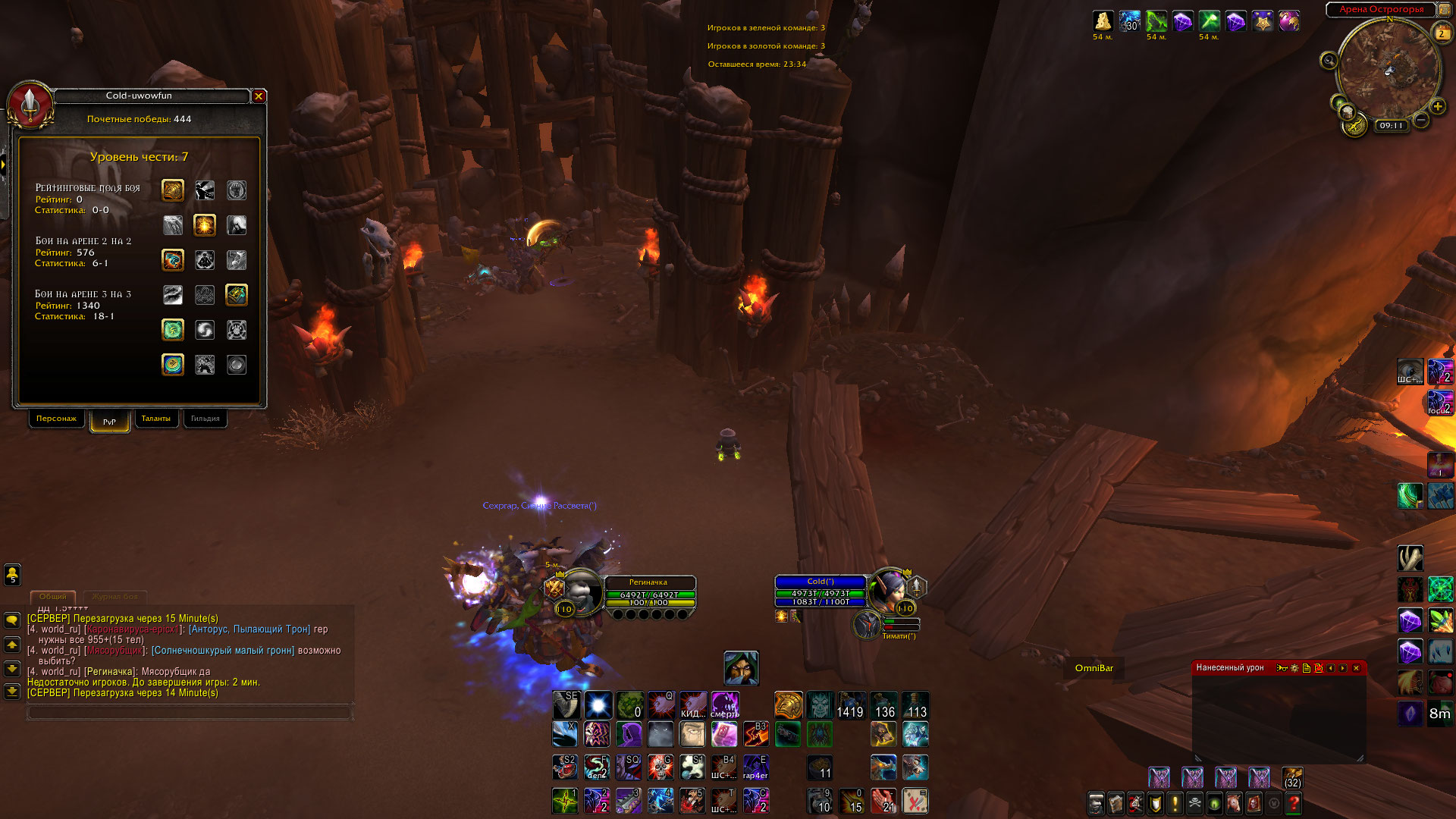The width and height of the screenshot is (1456, 819).
Task: Select the Гильдия tab
Action: (205, 419)
